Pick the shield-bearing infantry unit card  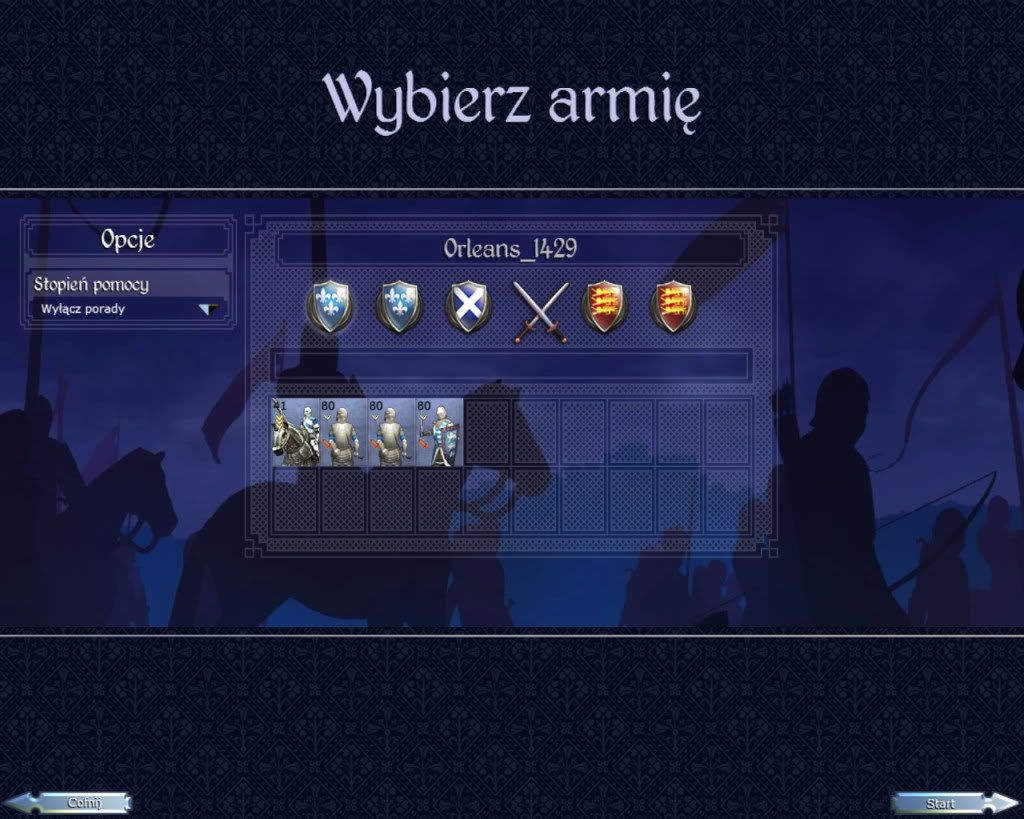pos(439,432)
